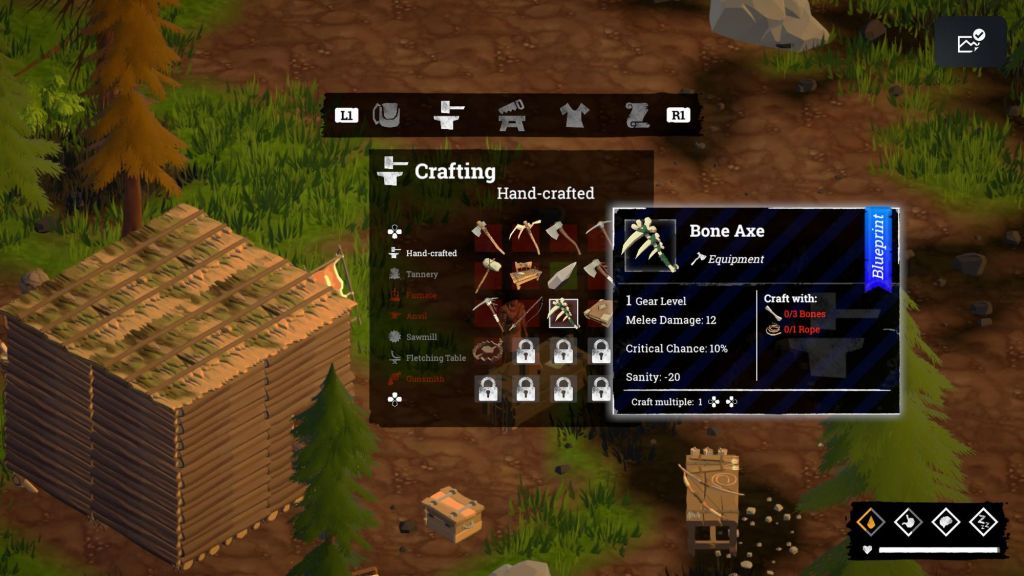
Task: Open the backpack inventory tab
Action: [387, 115]
